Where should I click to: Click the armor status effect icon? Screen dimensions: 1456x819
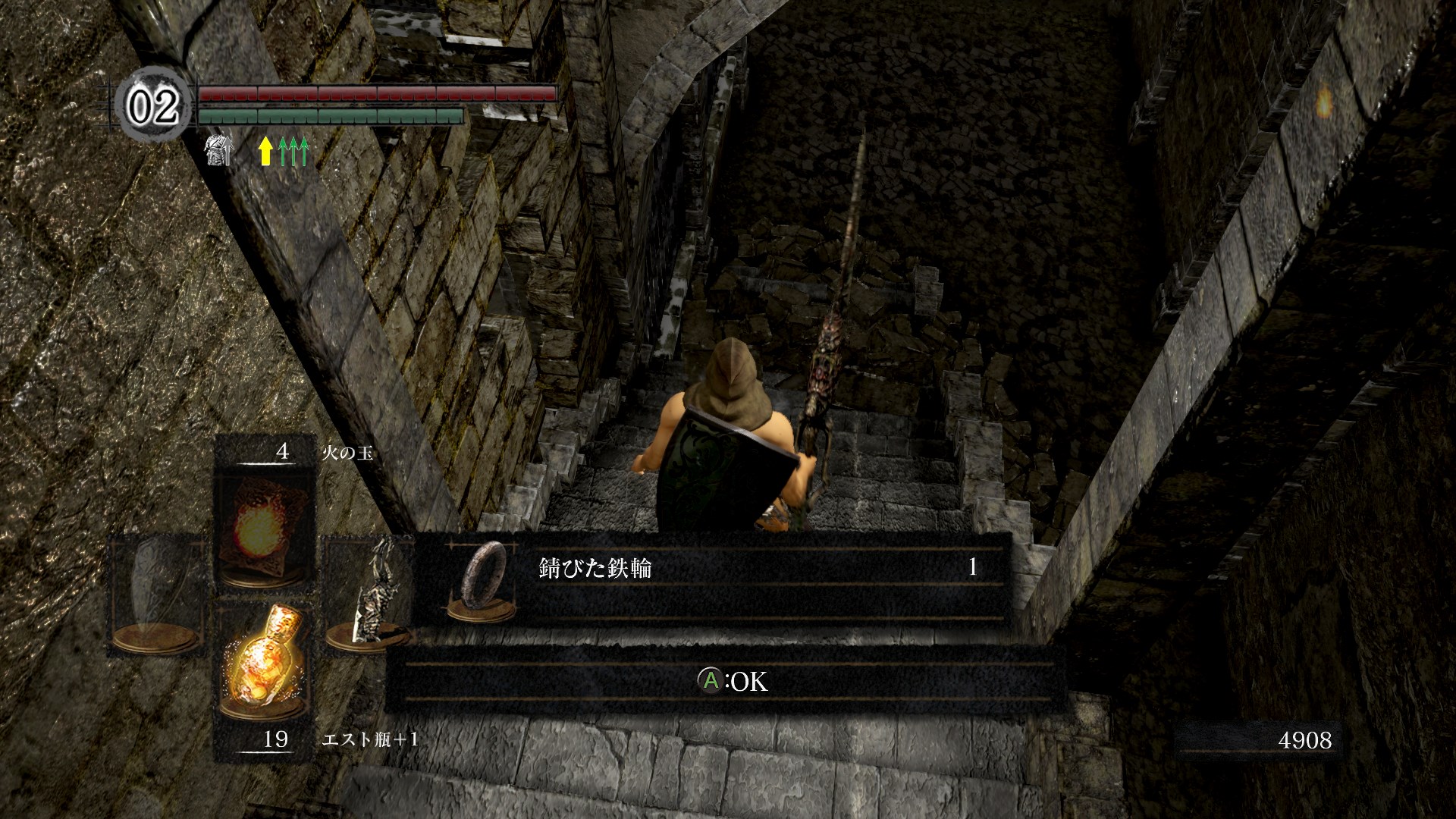click(218, 150)
